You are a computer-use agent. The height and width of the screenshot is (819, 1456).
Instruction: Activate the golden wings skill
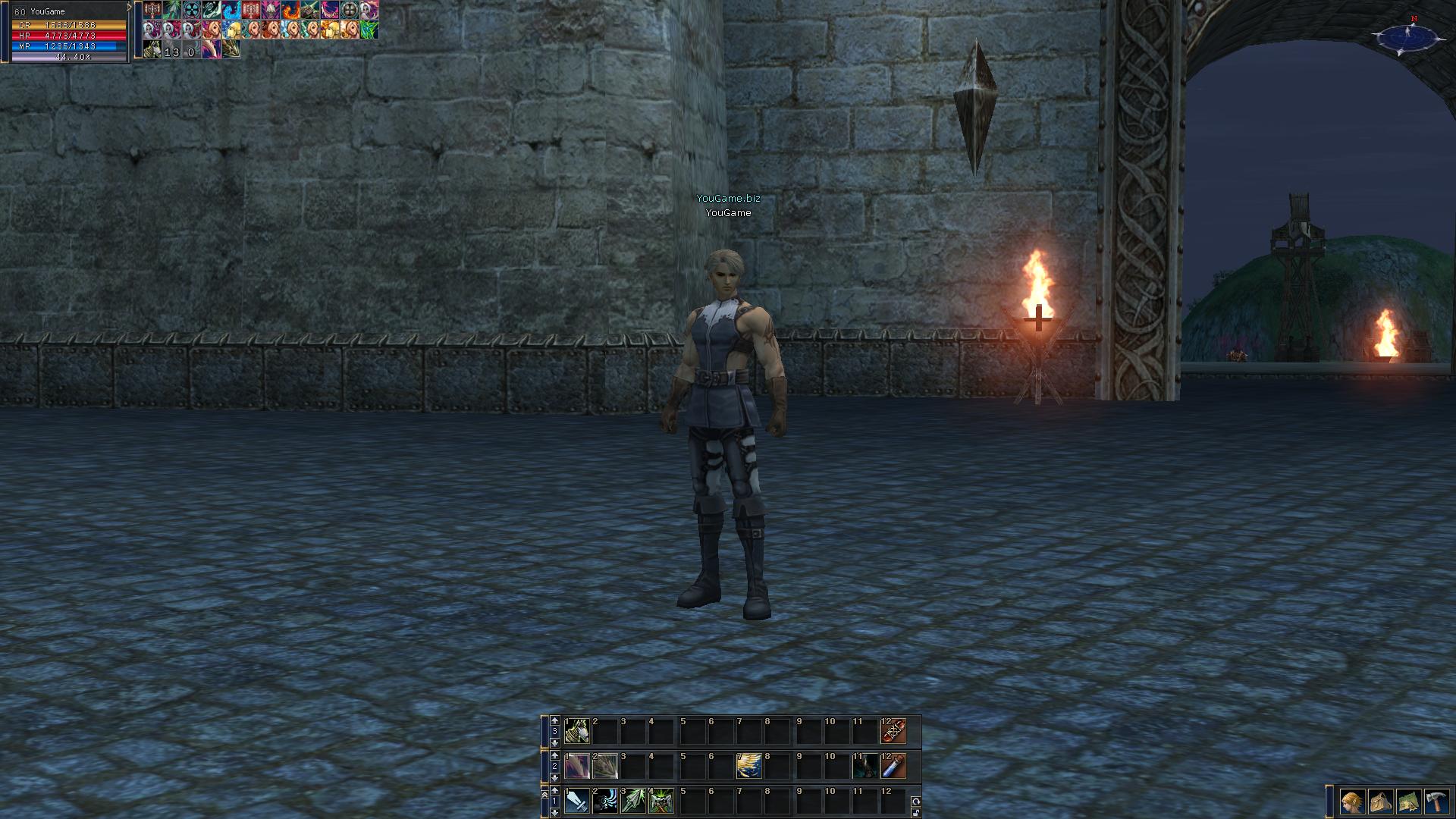(x=749, y=766)
